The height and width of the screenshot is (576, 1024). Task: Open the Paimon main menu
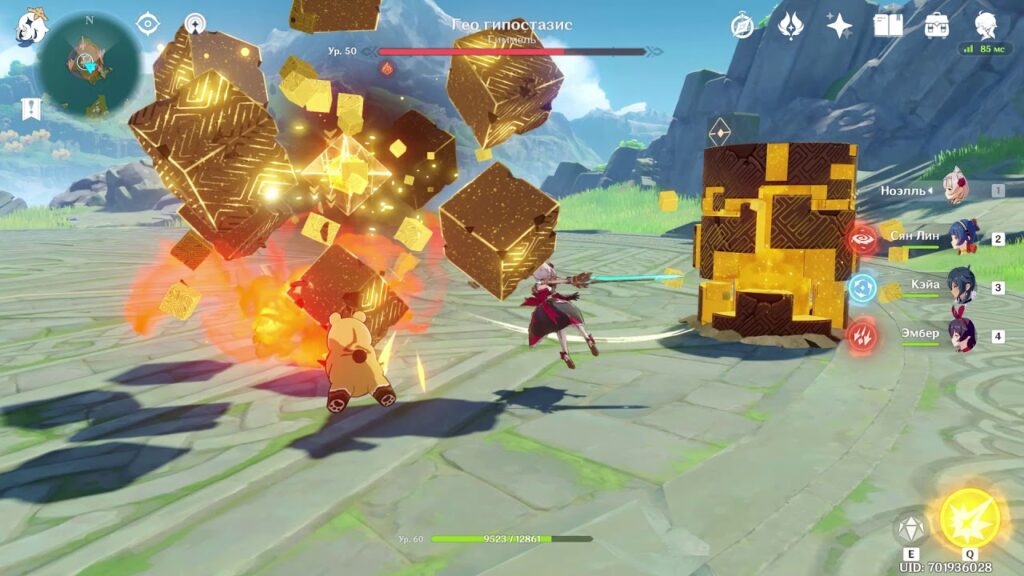point(30,29)
